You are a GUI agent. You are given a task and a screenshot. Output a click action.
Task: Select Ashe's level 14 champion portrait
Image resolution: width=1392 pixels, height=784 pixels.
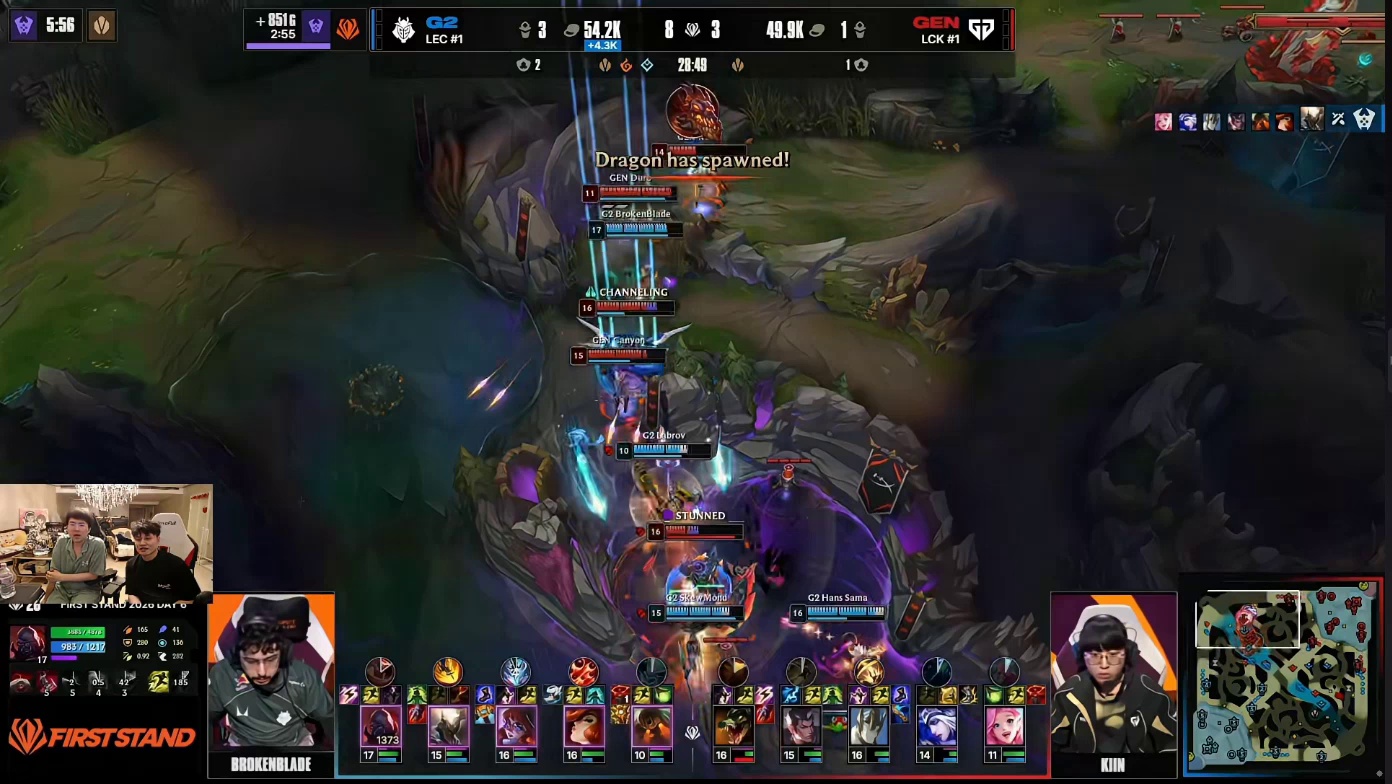(937, 726)
